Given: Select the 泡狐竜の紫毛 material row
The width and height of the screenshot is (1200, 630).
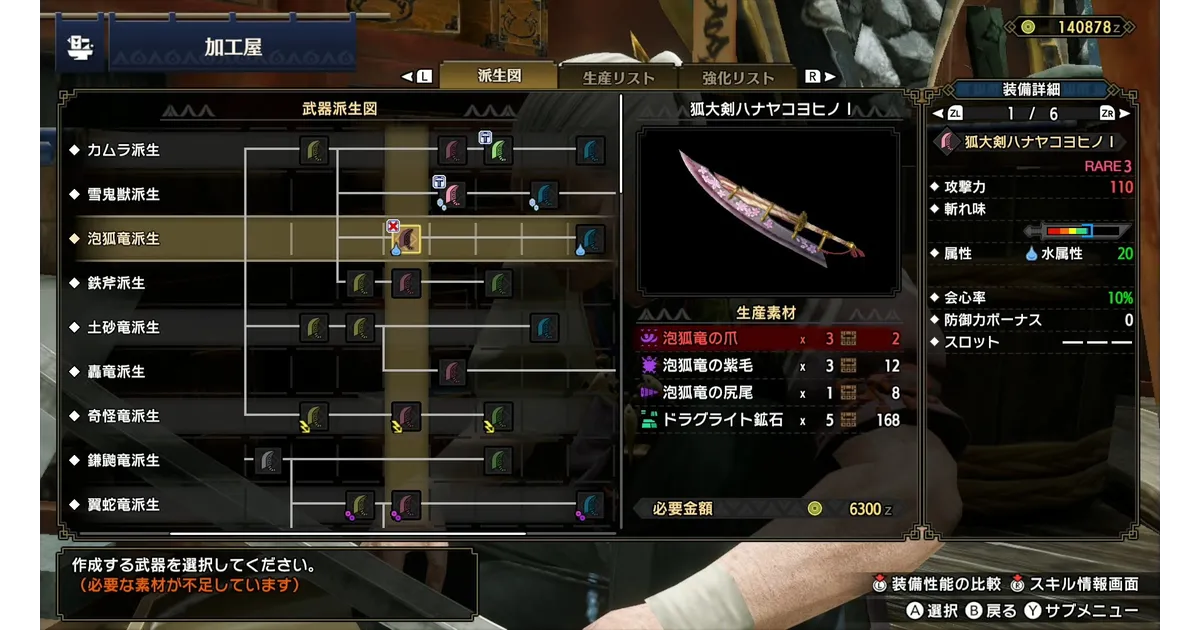Looking at the screenshot, I should (x=768, y=366).
